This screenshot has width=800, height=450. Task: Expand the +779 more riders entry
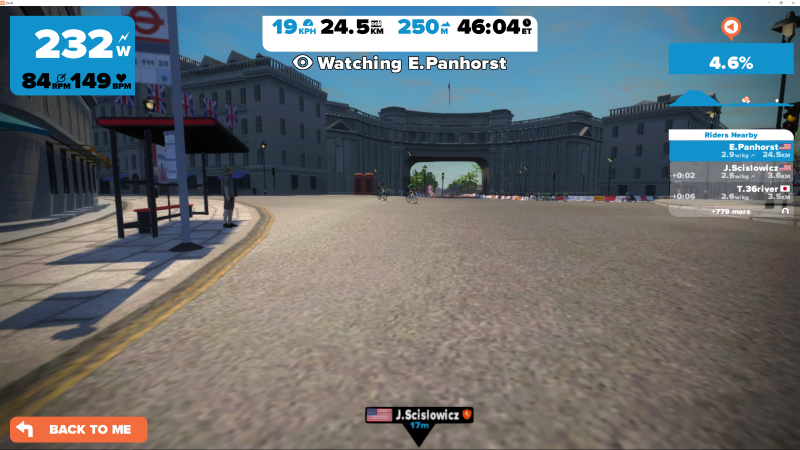(730, 211)
